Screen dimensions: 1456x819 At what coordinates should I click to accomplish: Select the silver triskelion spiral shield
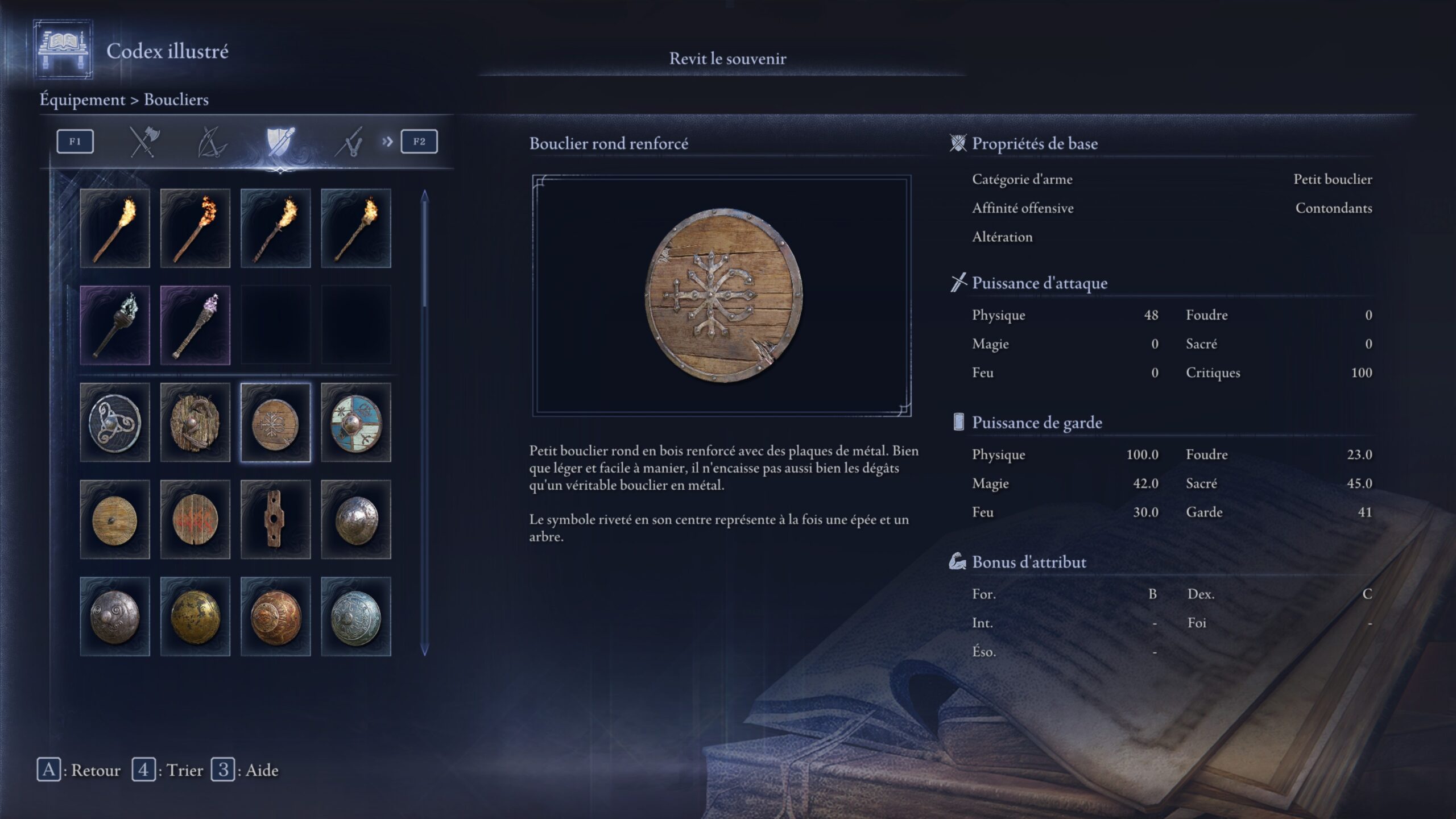point(115,423)
